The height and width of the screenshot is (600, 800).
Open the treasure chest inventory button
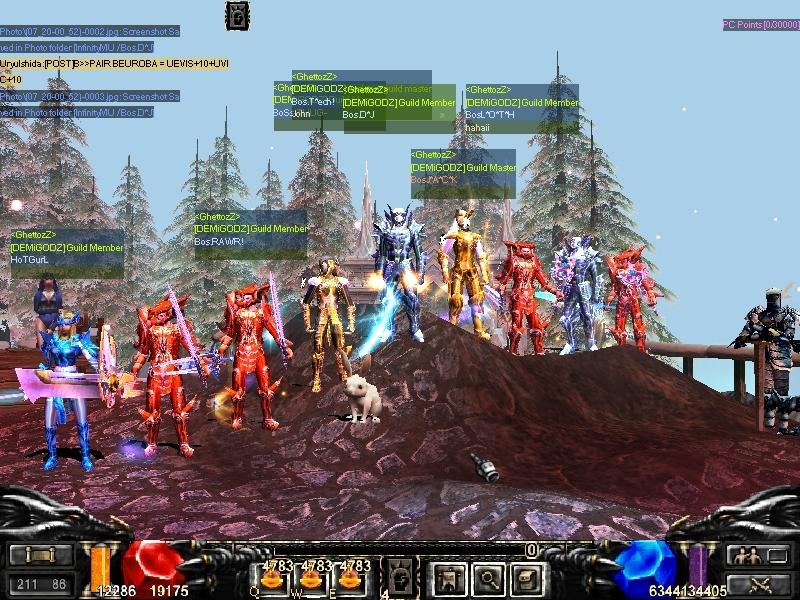pyautogui.click(x=526, y=577)
